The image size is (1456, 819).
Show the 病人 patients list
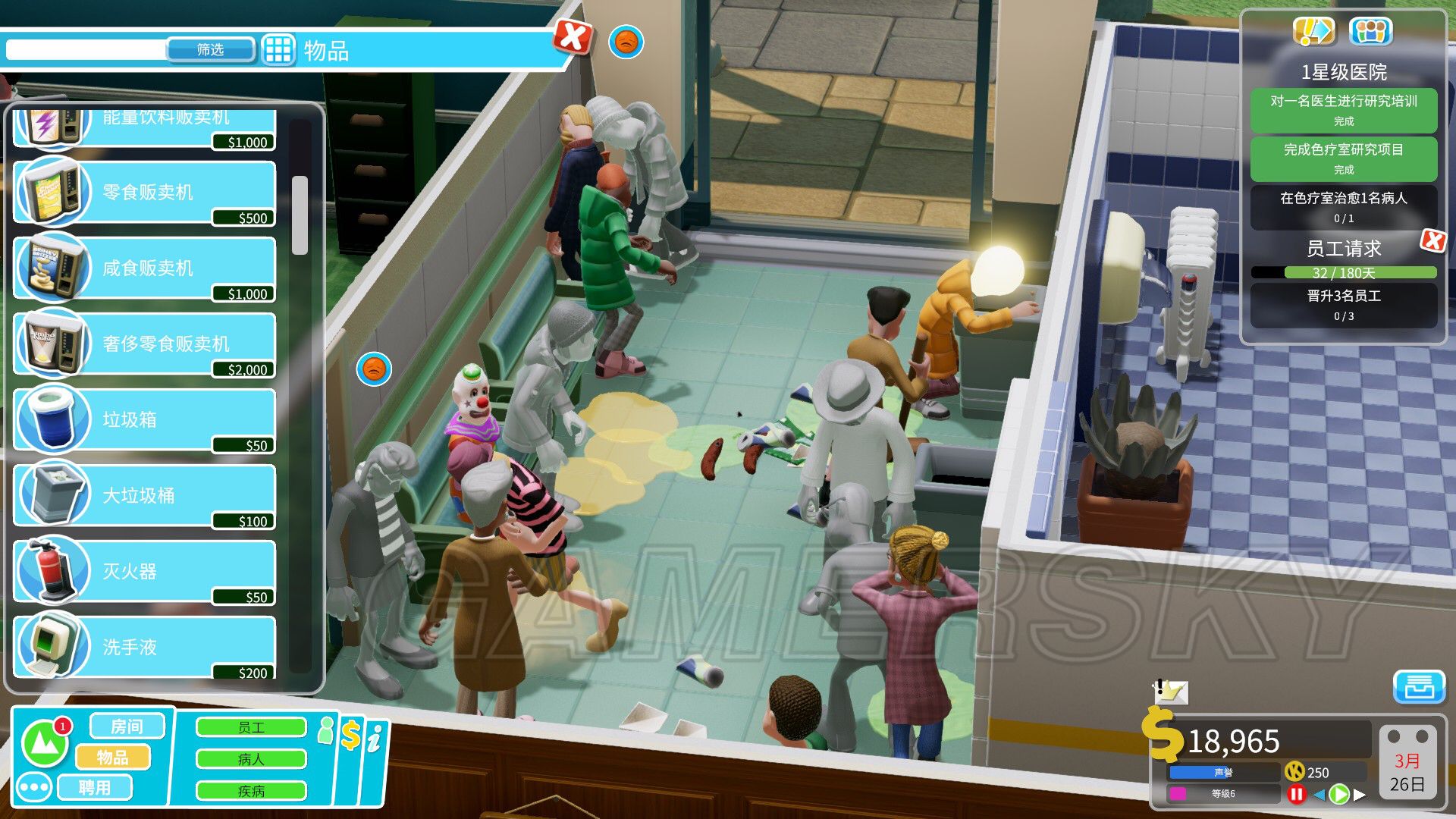coord(251,759)
